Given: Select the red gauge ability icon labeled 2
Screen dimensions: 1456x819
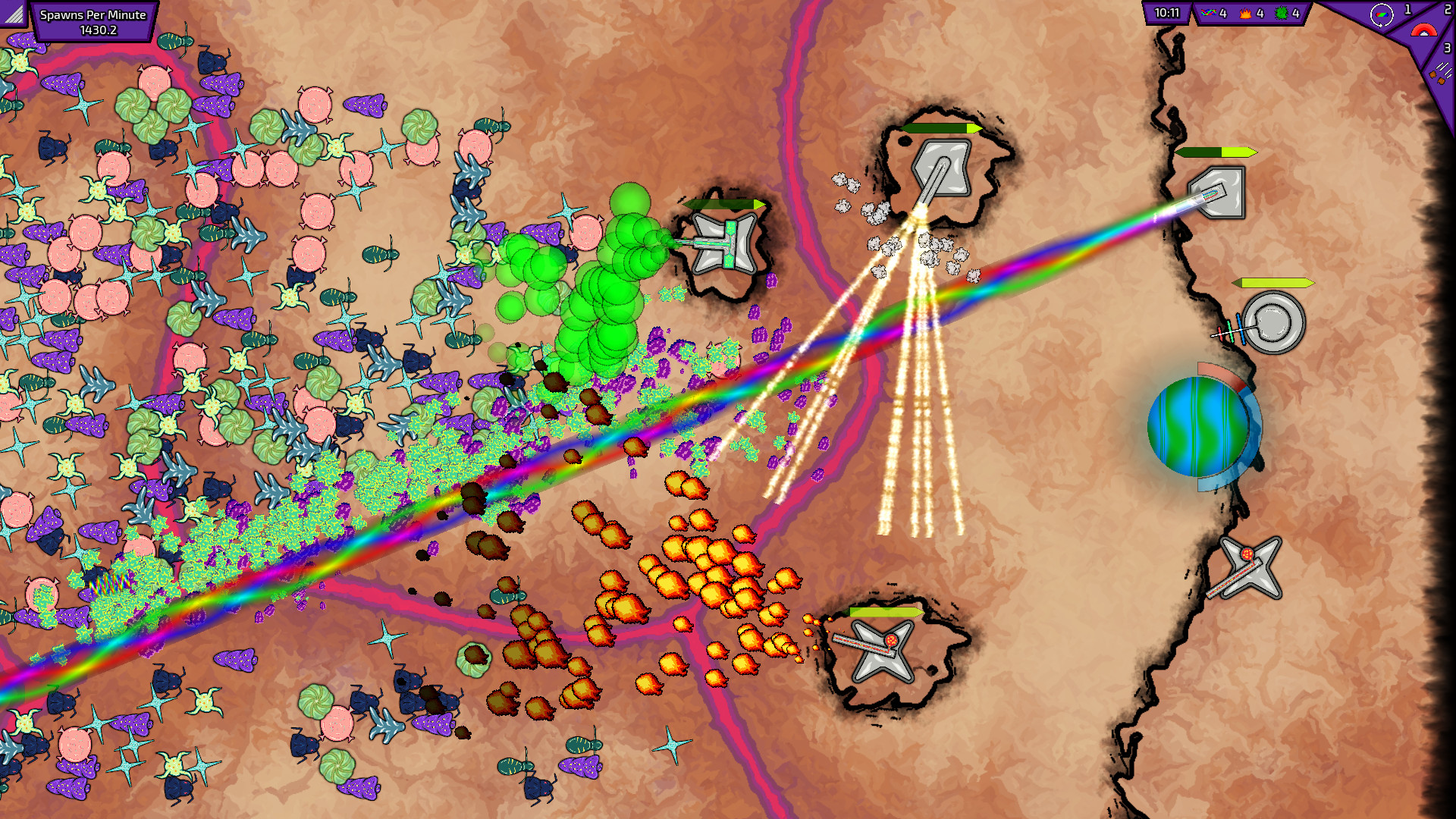Looking at the screenshot, I should pos(1424,30).
